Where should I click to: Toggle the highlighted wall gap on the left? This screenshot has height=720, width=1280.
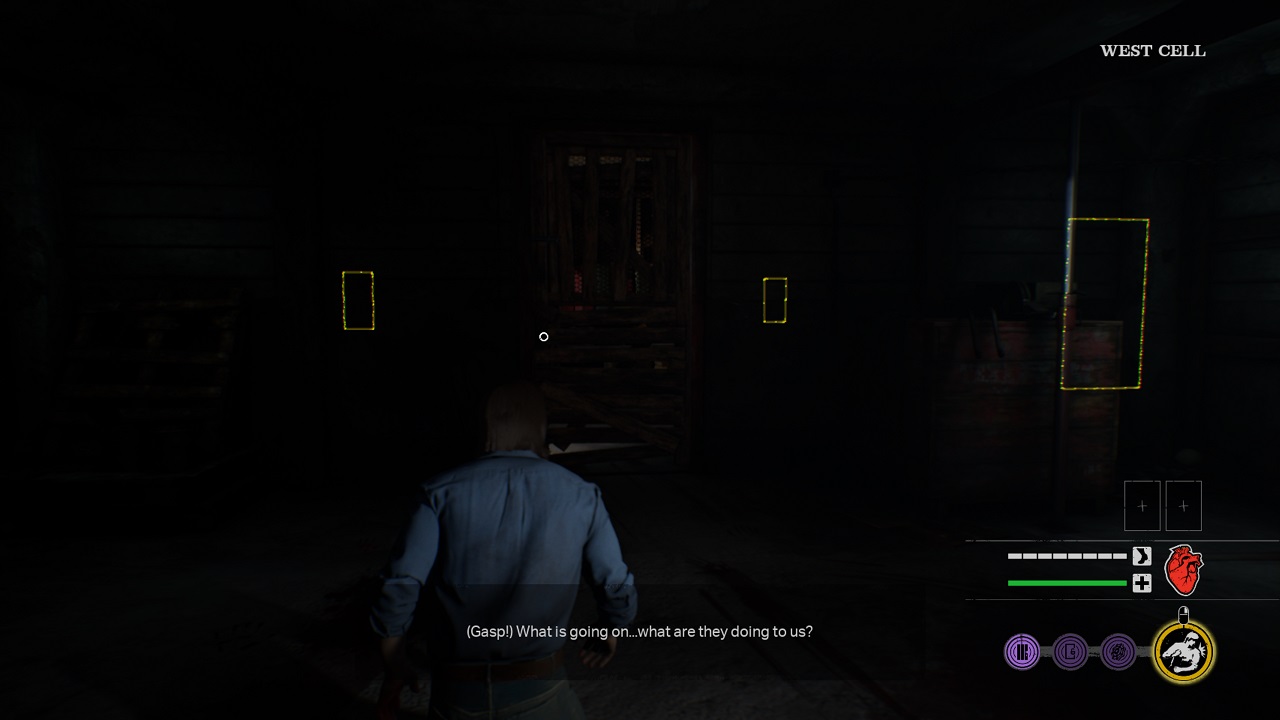click(357, 300)
